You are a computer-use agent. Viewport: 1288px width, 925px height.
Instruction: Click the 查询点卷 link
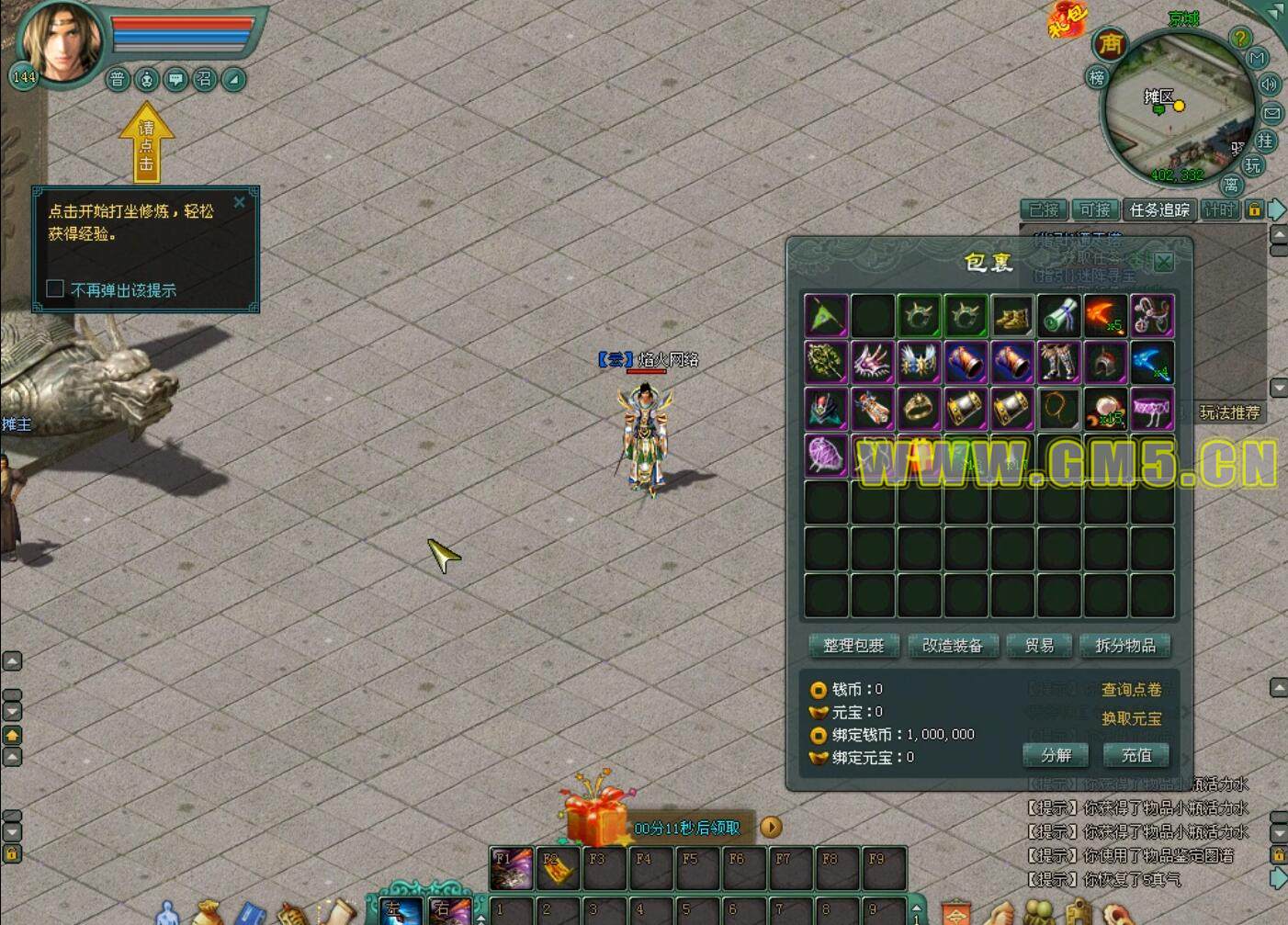pyautogui.click(x=1131, y=690)
